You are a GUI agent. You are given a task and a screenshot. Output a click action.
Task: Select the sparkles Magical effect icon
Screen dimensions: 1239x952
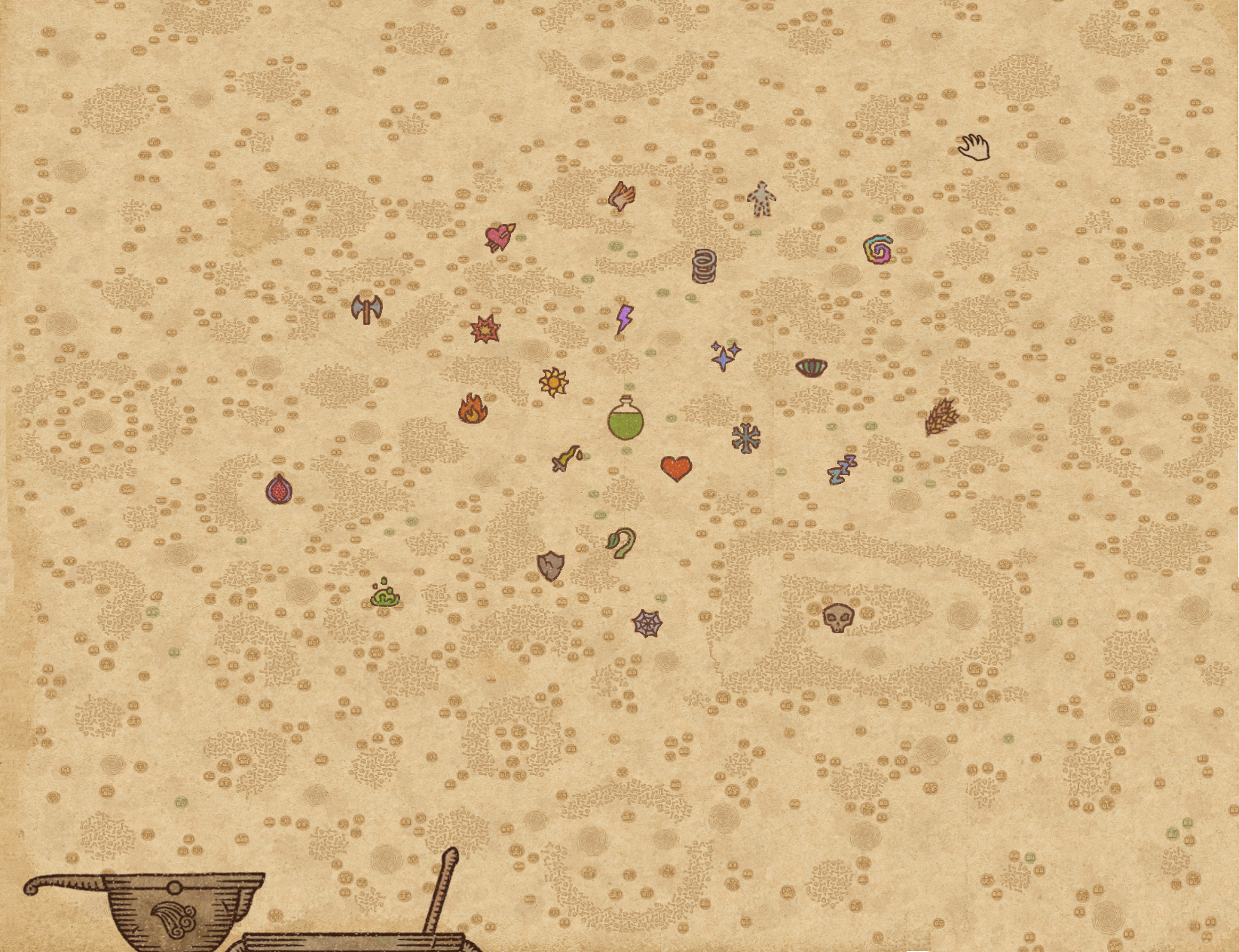724,357
